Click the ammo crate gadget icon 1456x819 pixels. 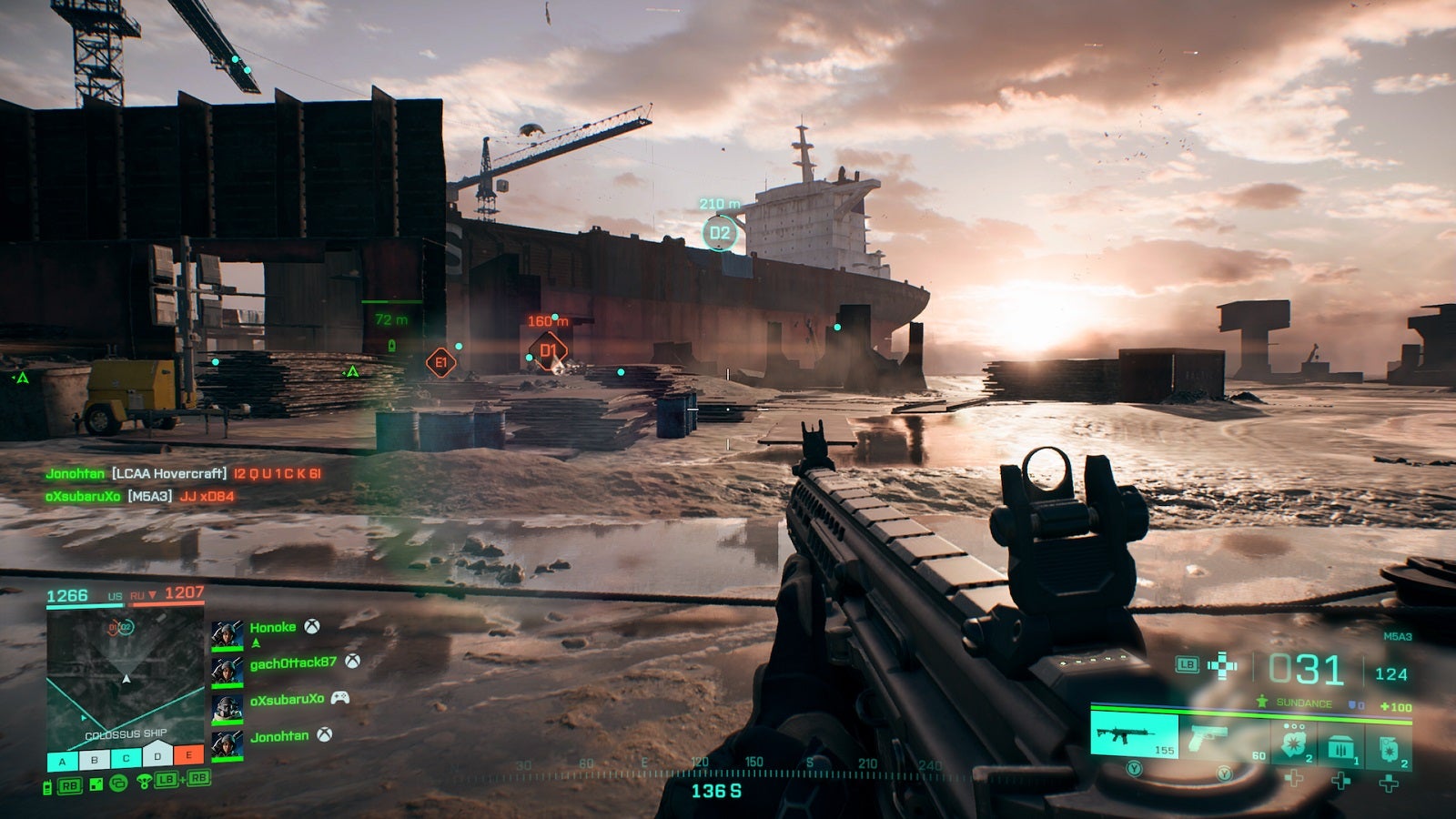click(1342, 745)
